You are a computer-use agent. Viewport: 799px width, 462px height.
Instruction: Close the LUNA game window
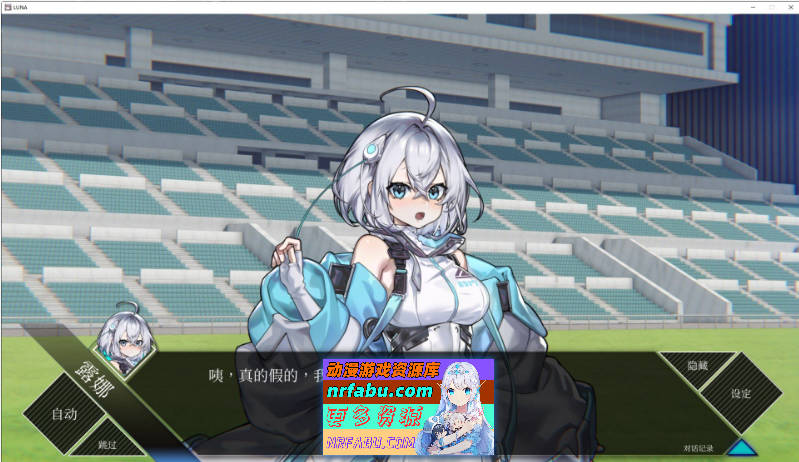788,8
